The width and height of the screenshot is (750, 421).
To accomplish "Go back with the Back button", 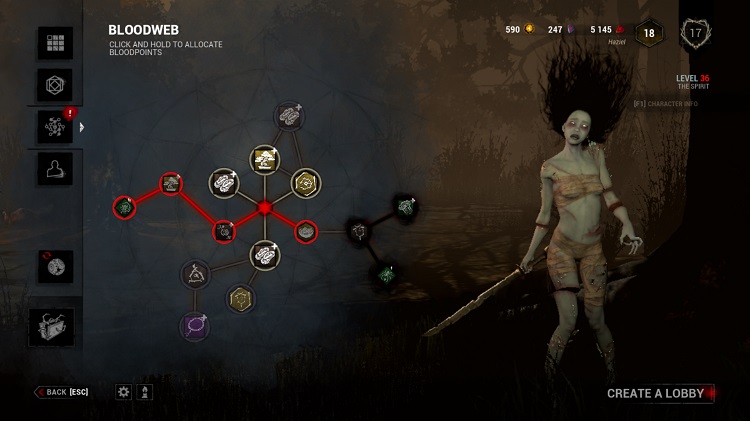I will (61, 392).
